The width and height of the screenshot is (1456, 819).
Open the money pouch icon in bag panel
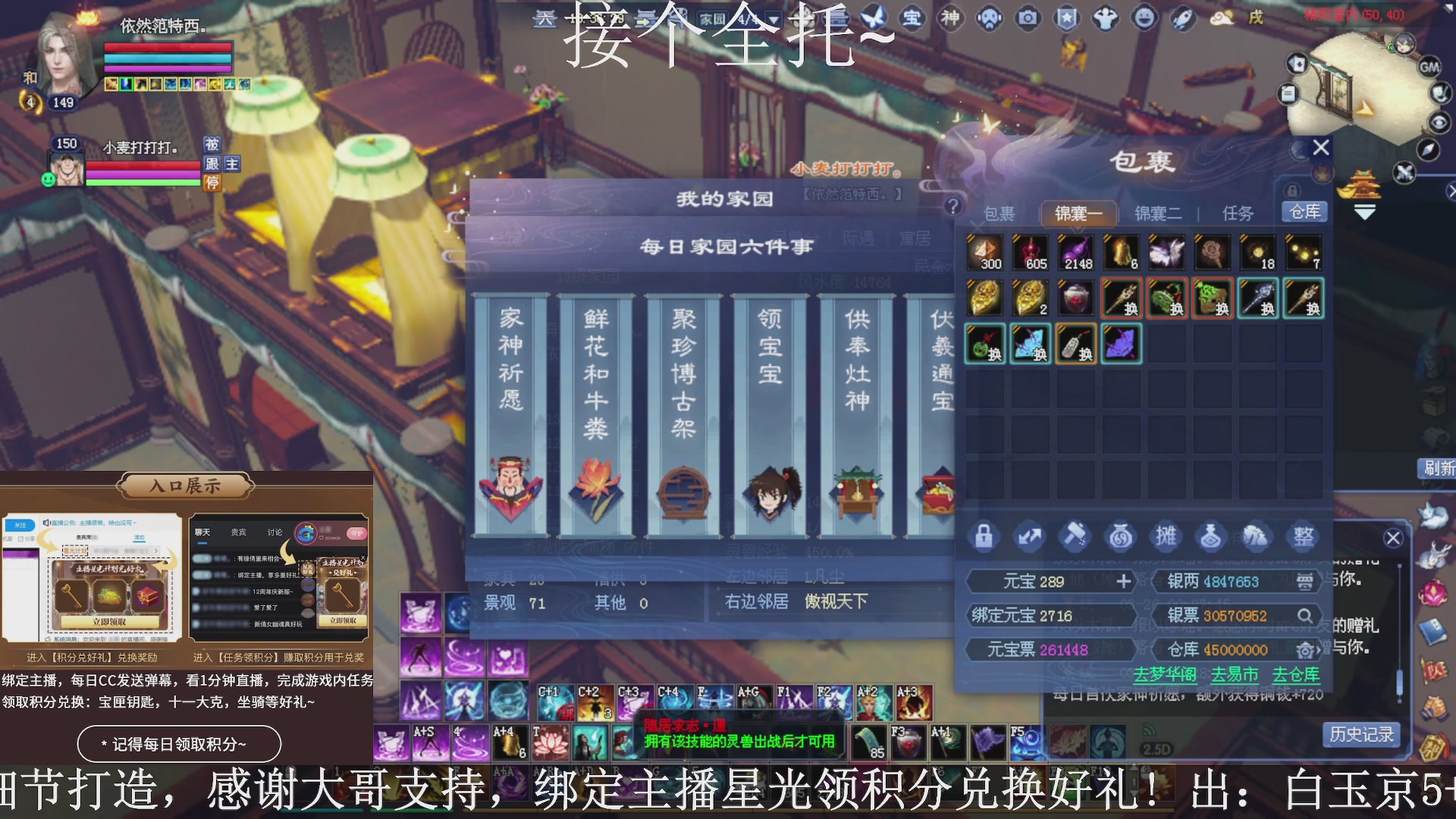pos(1121,536)
